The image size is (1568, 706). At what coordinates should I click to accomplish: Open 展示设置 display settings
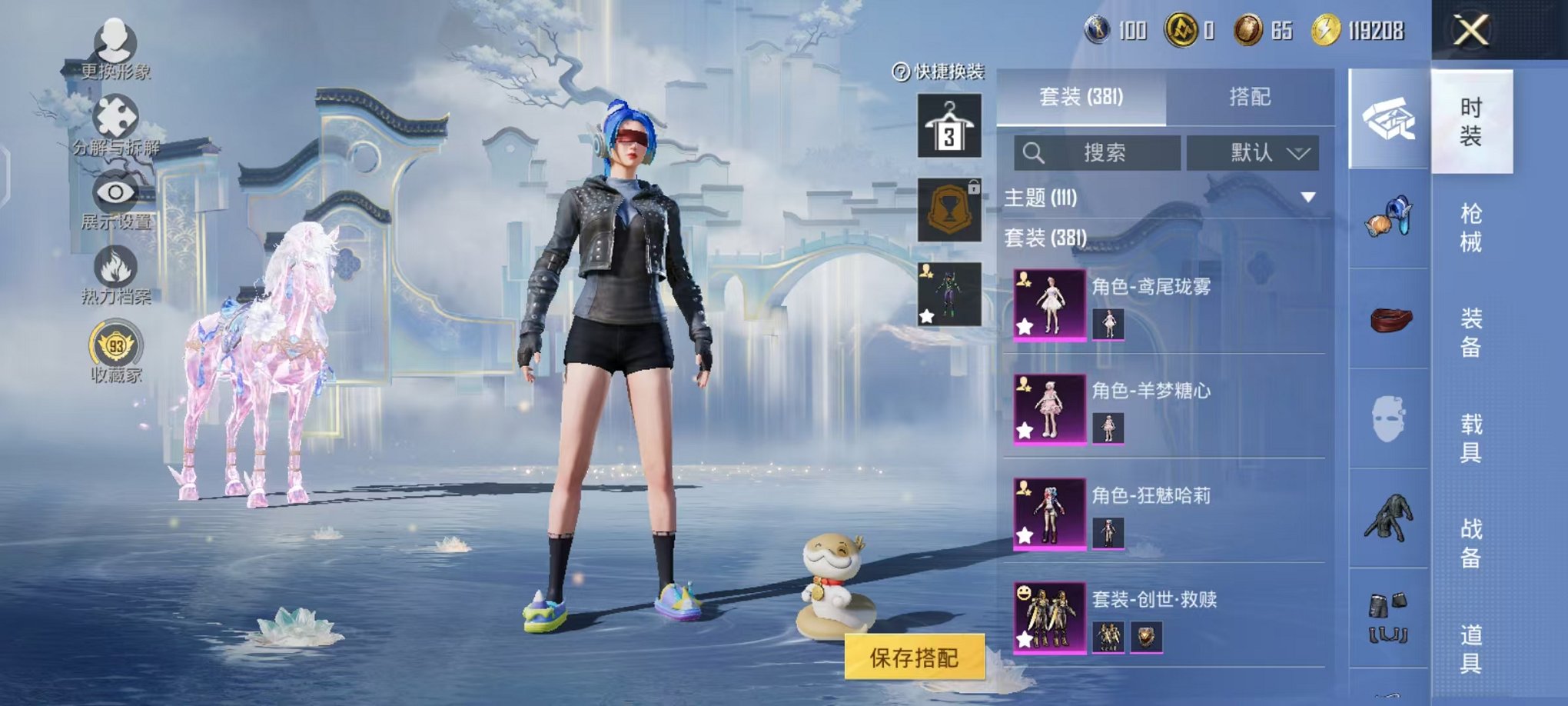[115, 198]
